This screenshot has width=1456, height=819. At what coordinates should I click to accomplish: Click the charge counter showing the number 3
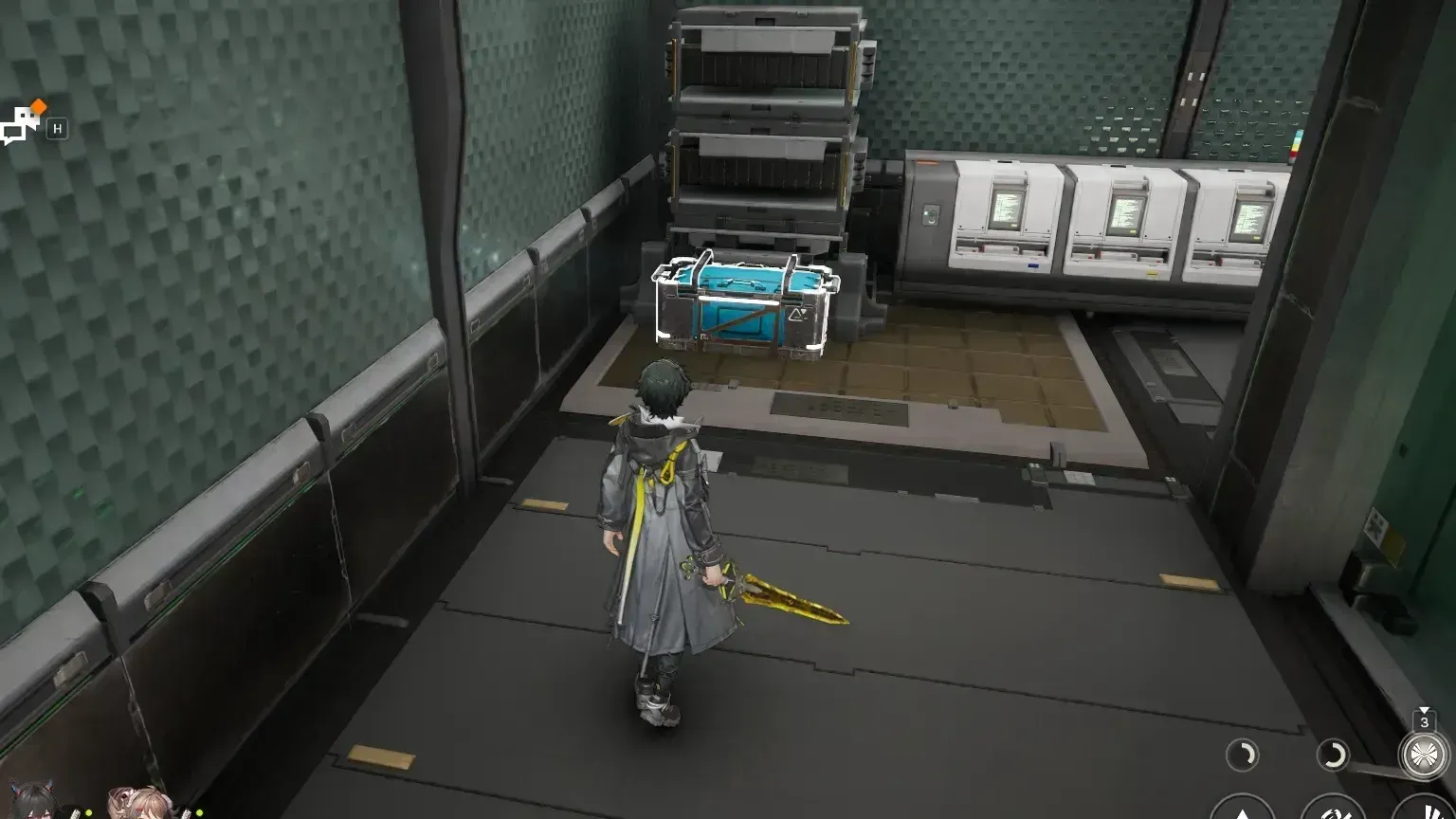(1425, 721)
